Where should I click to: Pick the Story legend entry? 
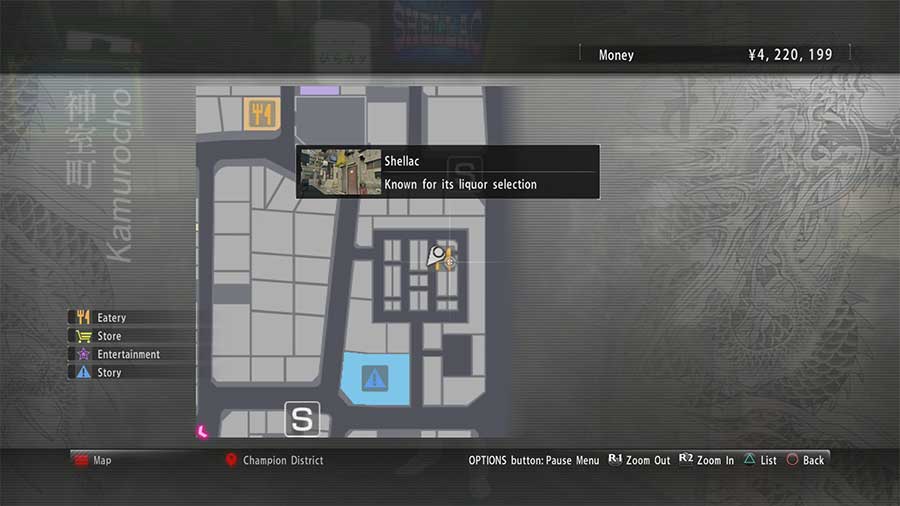(x=108, y=372)
